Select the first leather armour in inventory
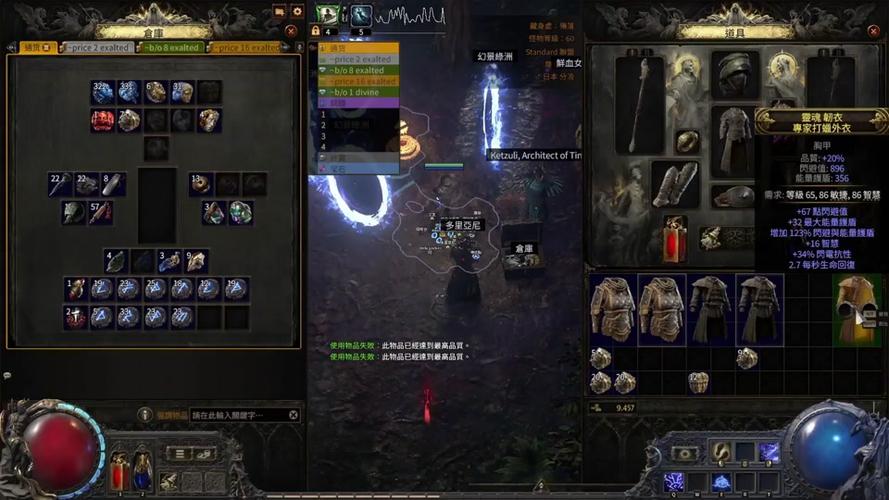 tap(613, 309)
